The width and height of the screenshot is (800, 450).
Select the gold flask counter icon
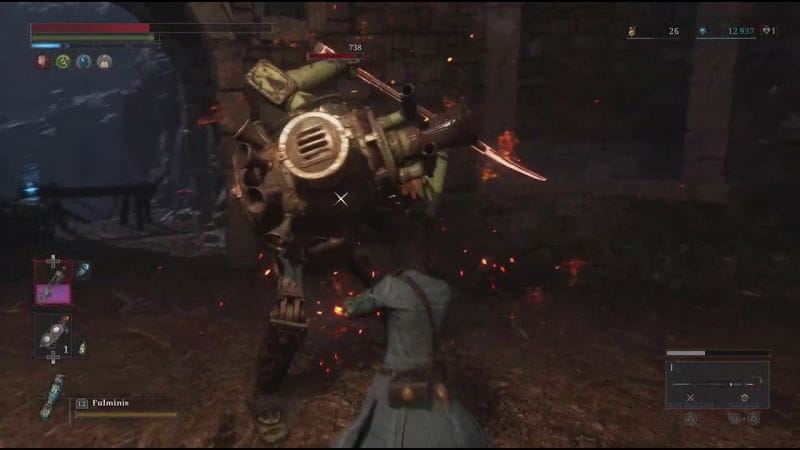click(632, 32)
